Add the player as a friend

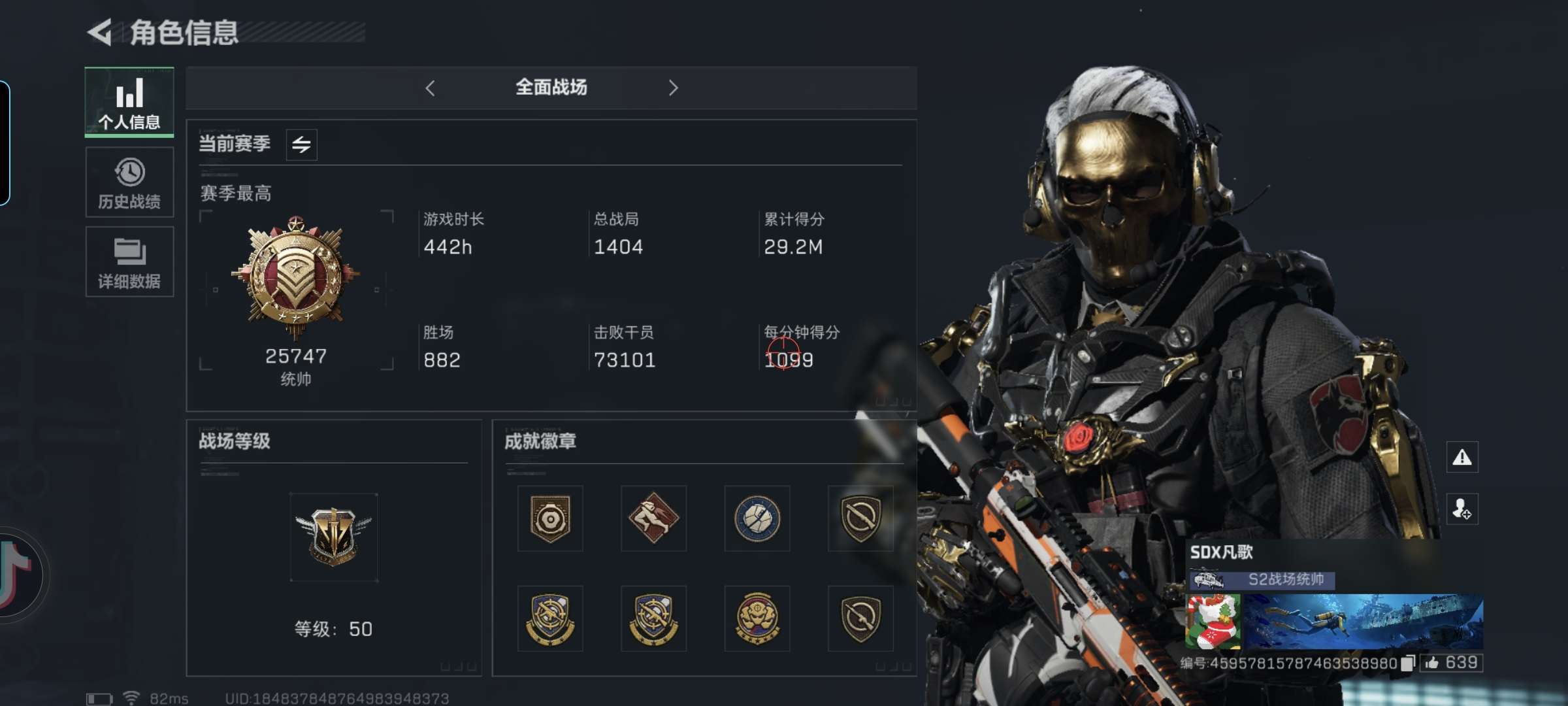(x=1462, y=509)
